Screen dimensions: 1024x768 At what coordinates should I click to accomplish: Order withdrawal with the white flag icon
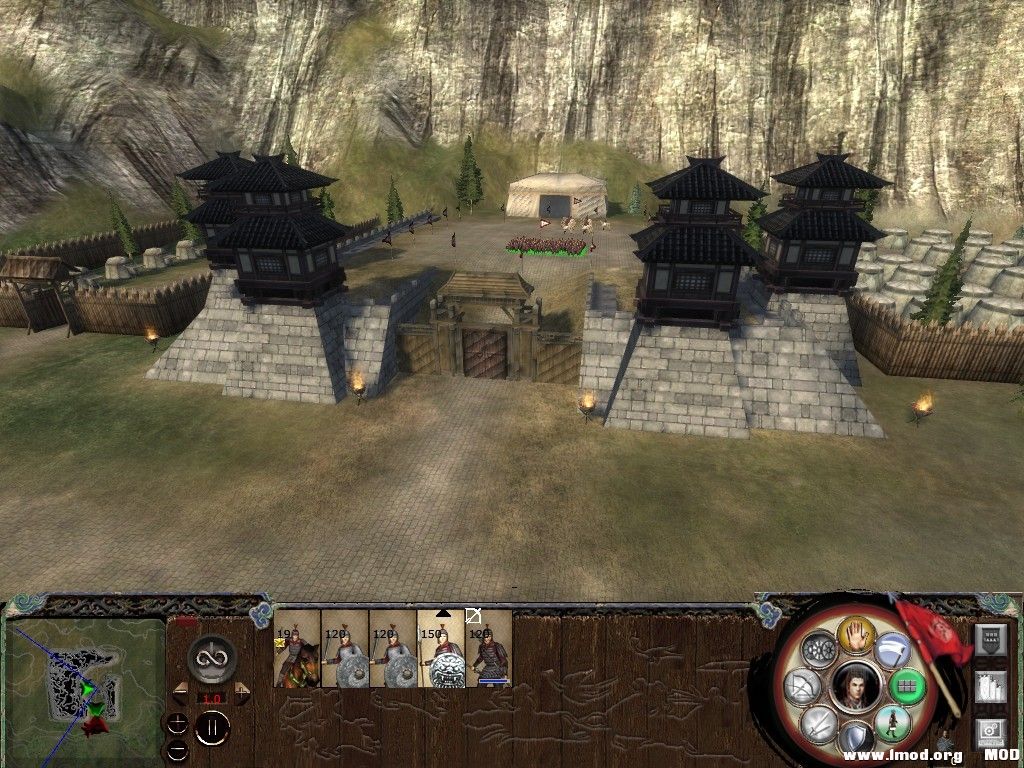click(x=892, y=650)
